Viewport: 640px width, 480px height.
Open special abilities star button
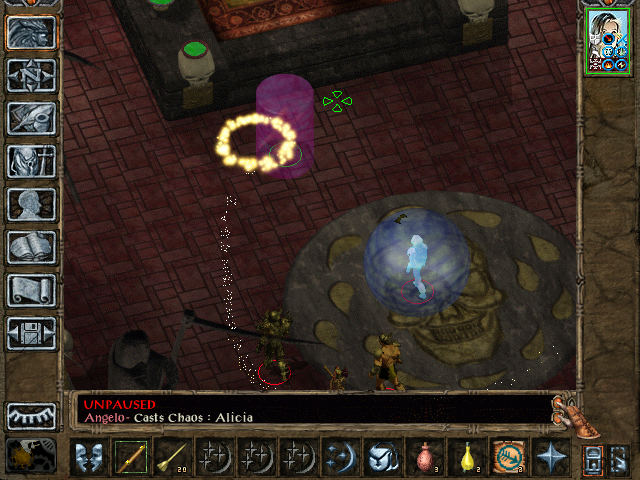tap(550, 457)
